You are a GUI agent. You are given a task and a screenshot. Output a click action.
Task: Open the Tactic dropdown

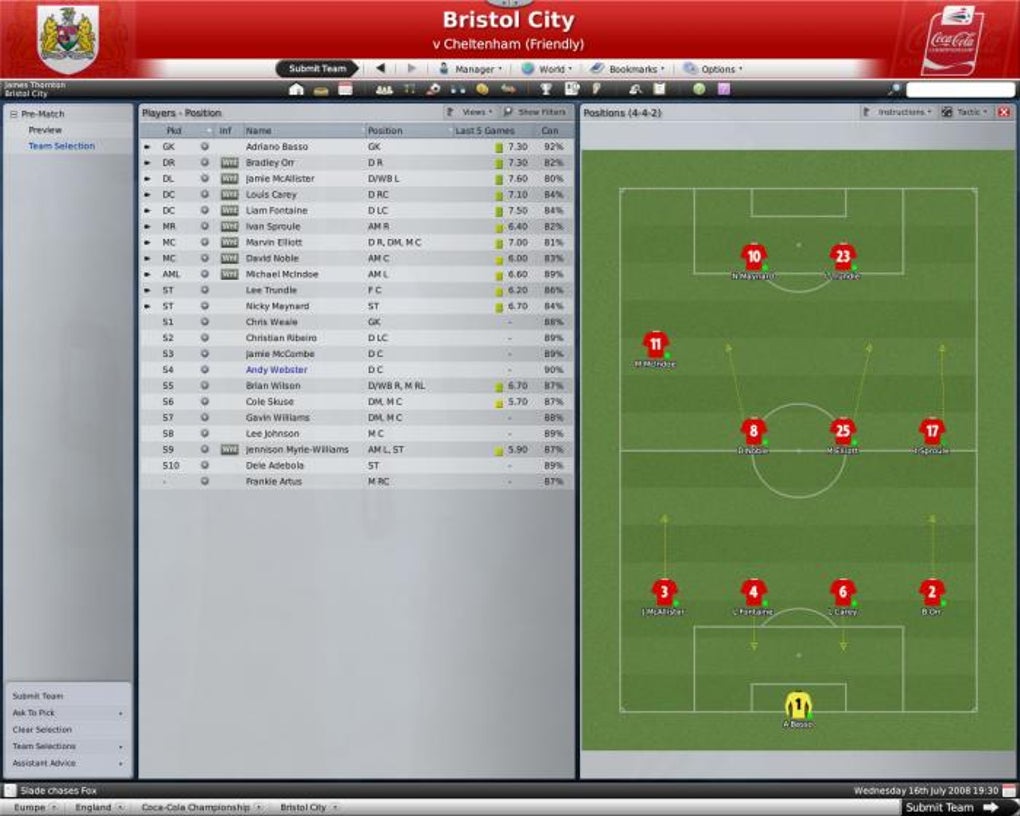click(x=966, y=112)
